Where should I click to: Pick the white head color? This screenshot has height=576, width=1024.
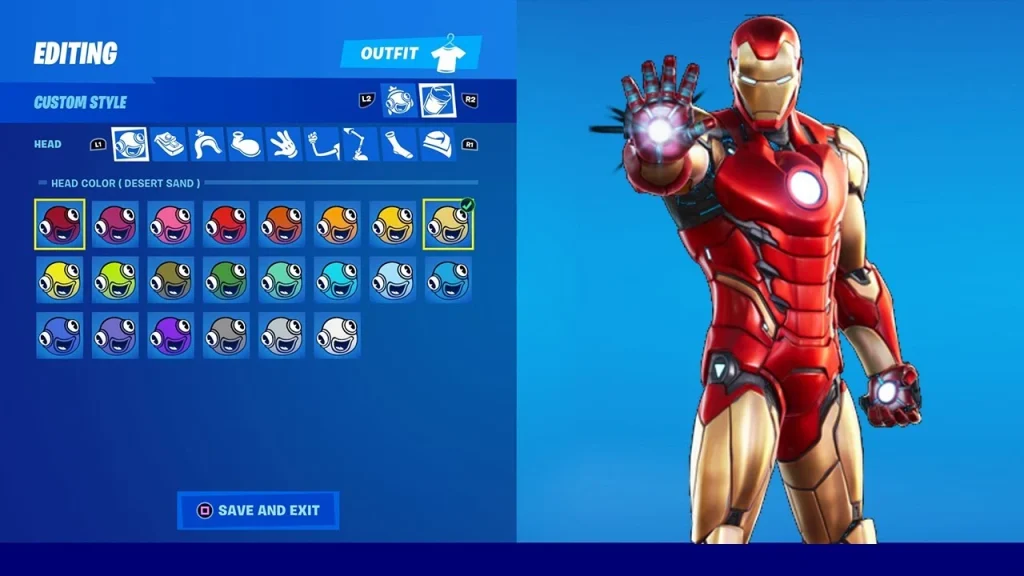pyautogui.click(x=337, y=335)
